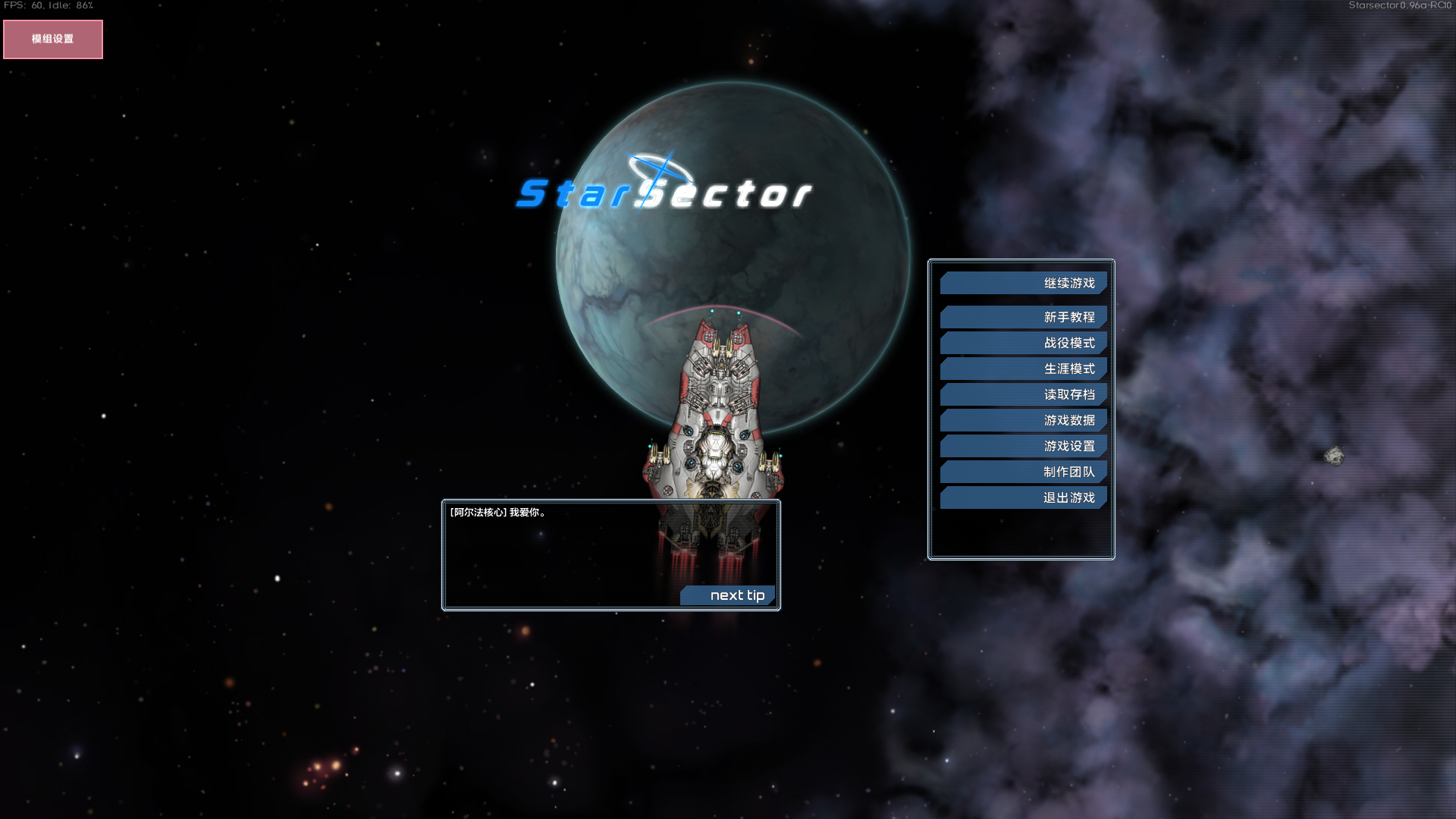Open the 模组设置 mod settings panel
This screenshot has width=1456, height=819.
[x=52, y=38]
